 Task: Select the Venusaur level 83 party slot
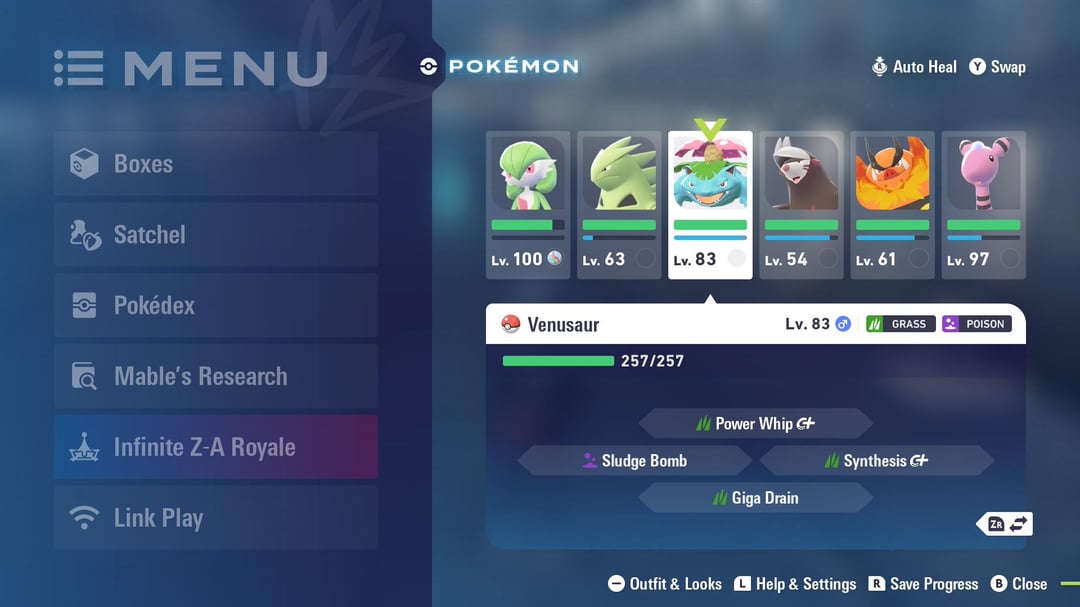[710, 204]
